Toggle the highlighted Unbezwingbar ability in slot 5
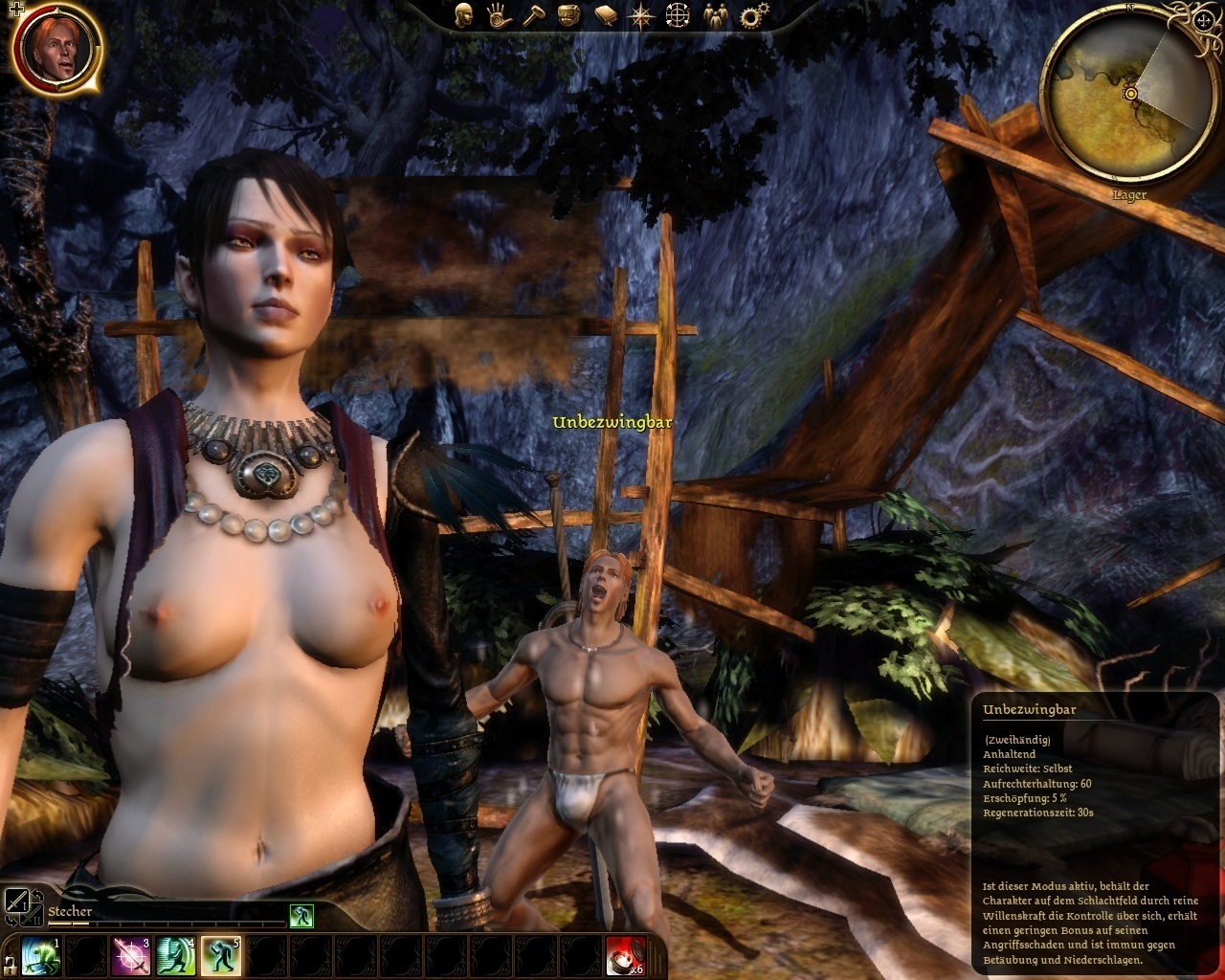Image resolution: width=1225 pixels, height=980 pixels. point(220,956)
